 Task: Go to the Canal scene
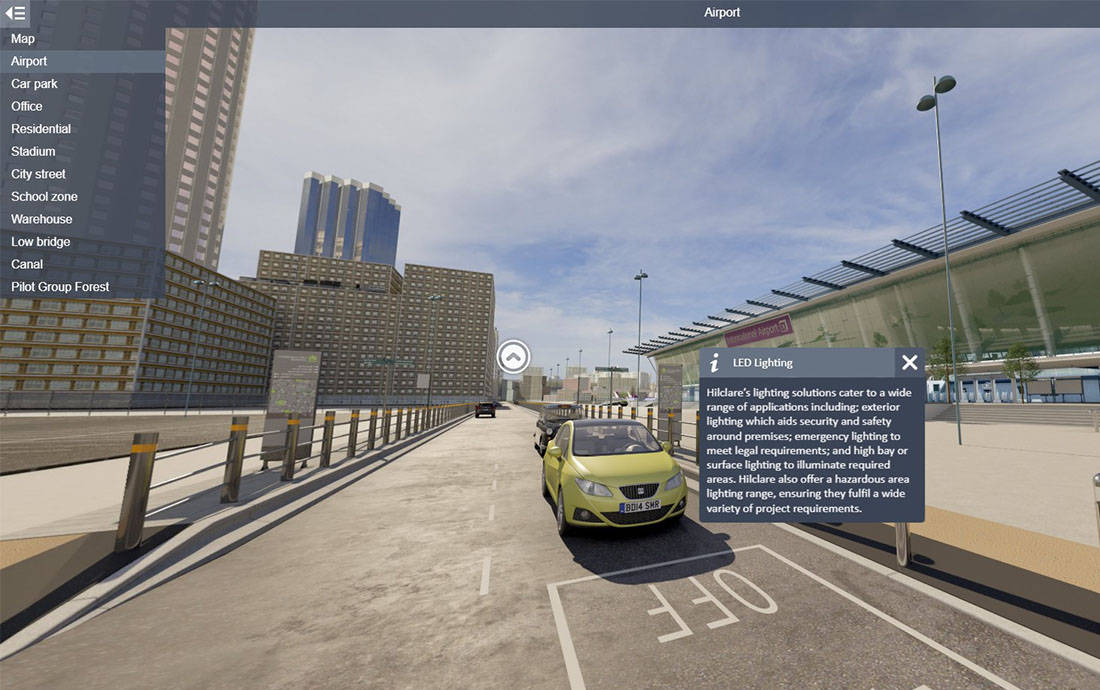[x=27, y=264]
